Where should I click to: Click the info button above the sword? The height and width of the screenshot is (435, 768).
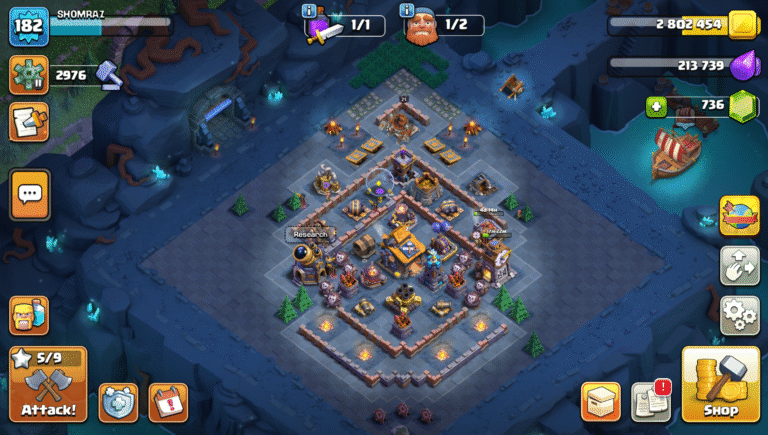(x=309, y=11)
